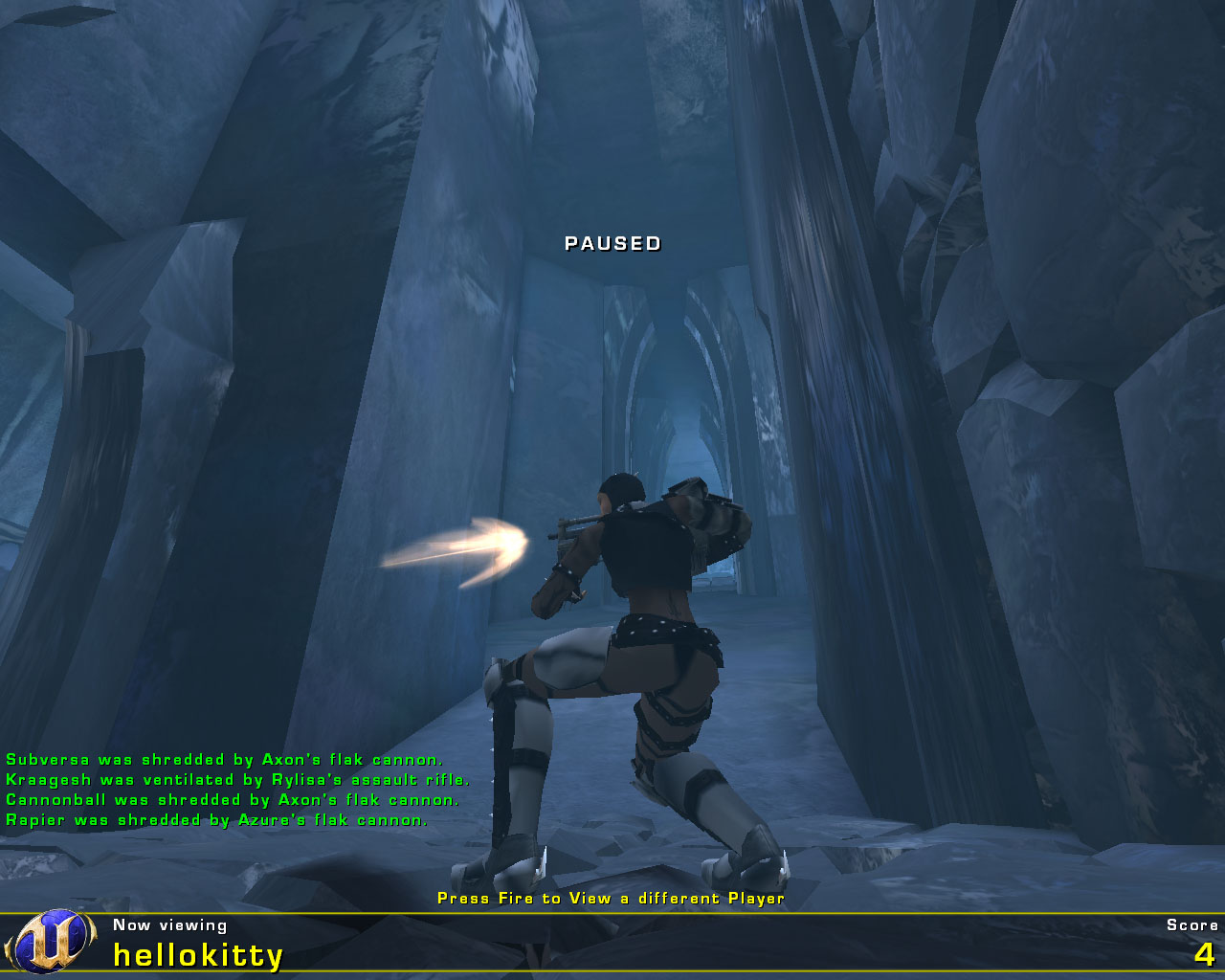Toggle spectator HUD bar at bottom
This screenshot has height=980, width=1225.
point(612,943)
